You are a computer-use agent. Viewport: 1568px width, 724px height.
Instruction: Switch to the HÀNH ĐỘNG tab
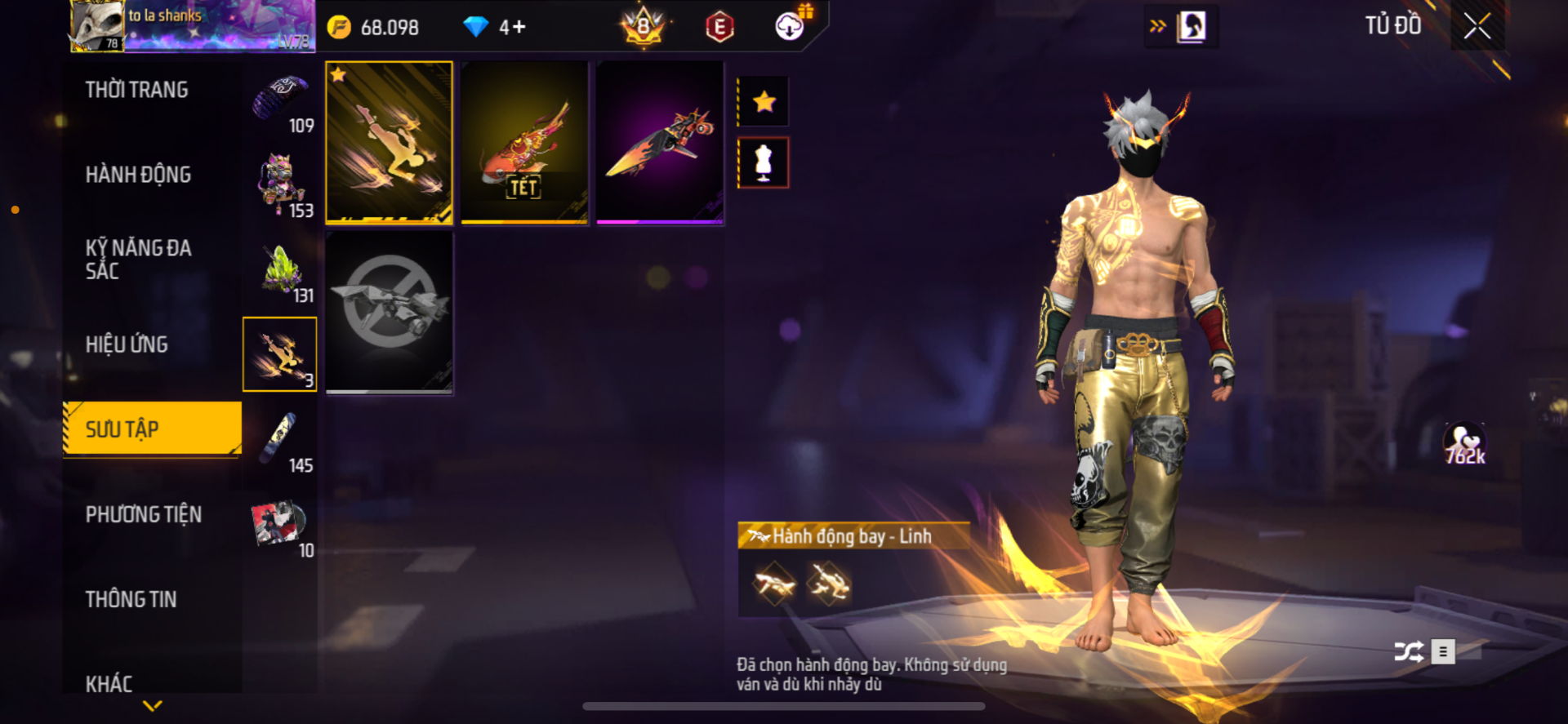click(138, 175)
